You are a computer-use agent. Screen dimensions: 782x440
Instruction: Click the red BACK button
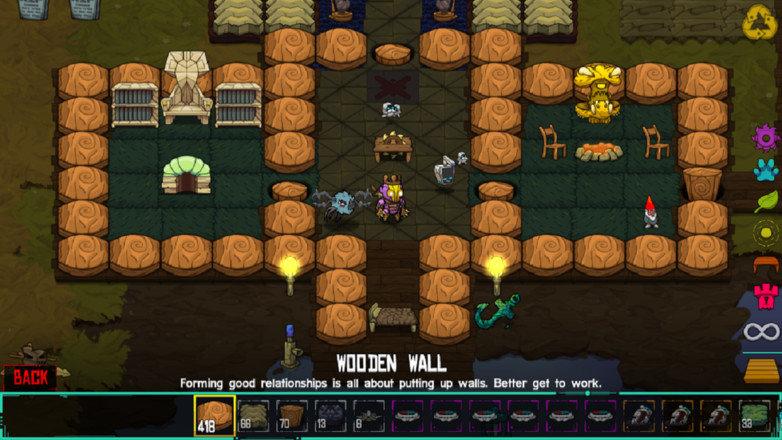(30, 377)
